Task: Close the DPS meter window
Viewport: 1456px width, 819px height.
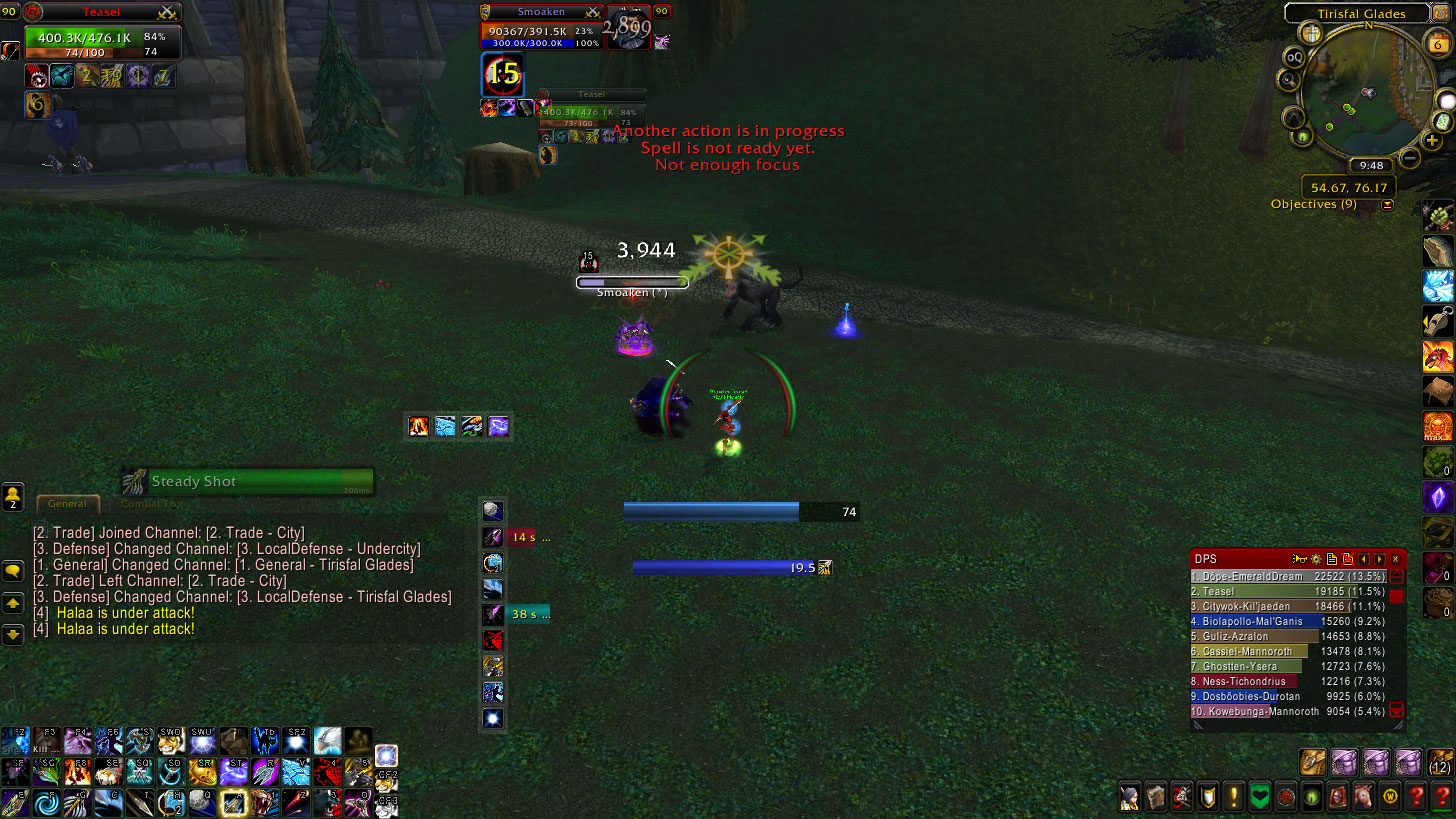Action: (1396, 559)
